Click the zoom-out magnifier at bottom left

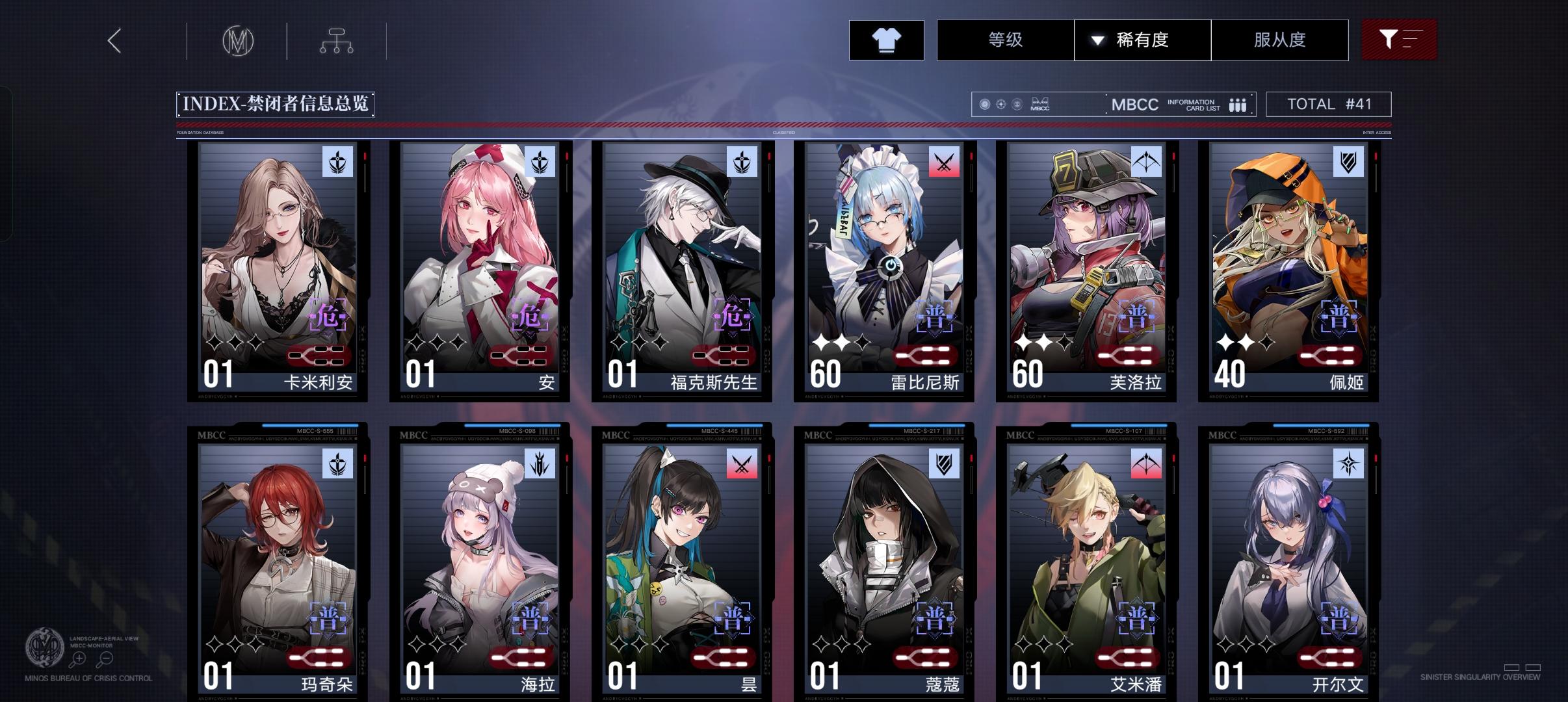coord(105,658)
